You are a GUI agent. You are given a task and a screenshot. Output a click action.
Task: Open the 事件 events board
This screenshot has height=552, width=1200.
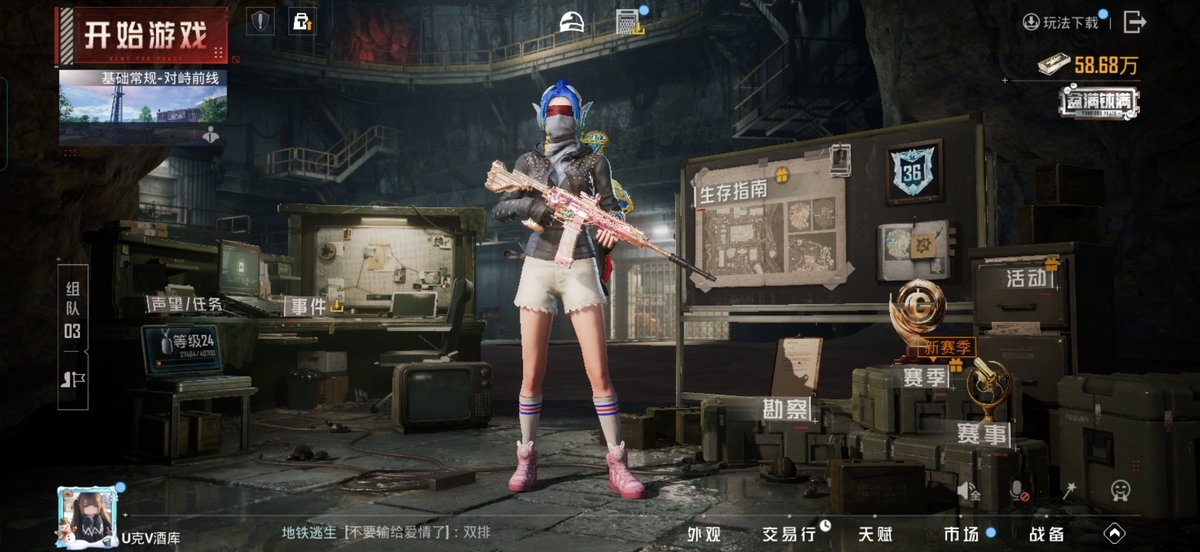310,307
